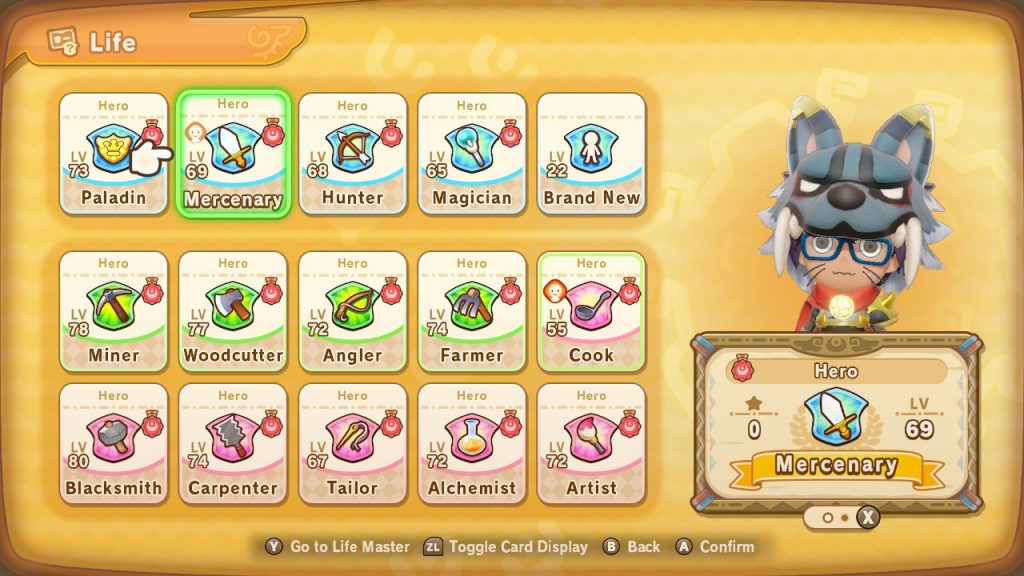Pick the Hunter life card
1024x576 pixels.
pos(352,153)
